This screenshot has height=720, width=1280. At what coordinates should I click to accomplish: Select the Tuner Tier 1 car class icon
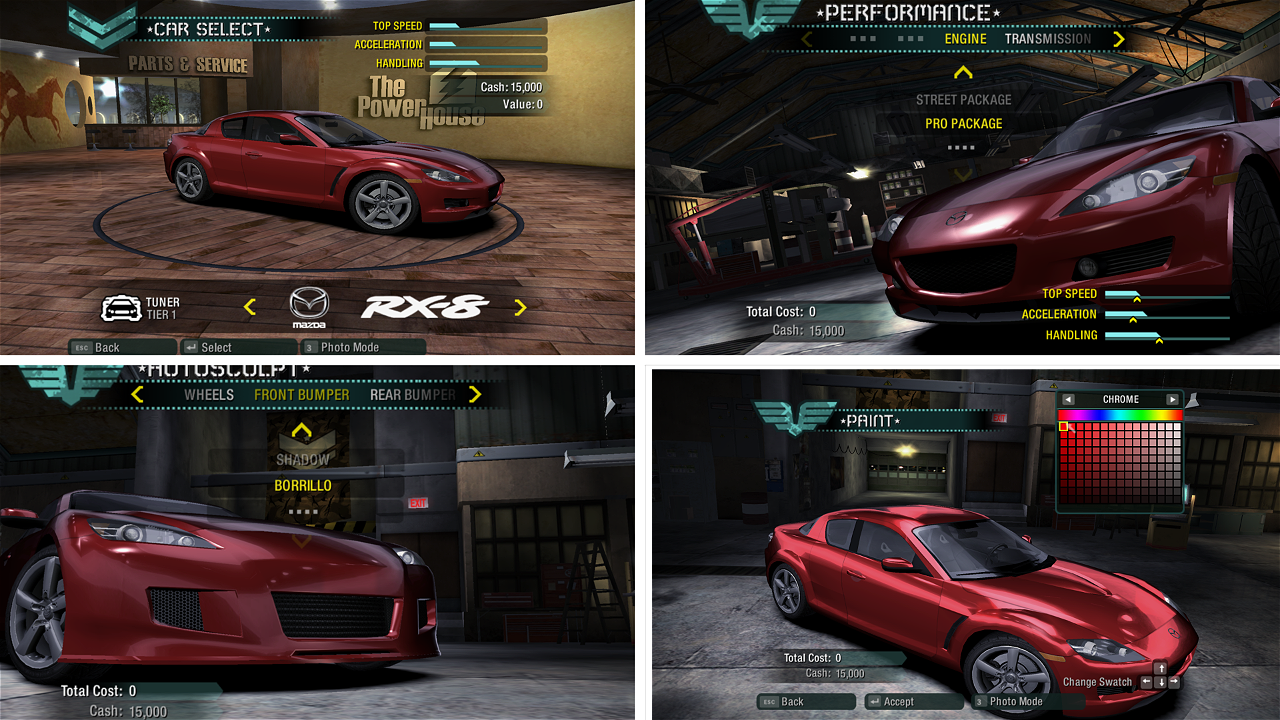pyautogui.click(x=124, y=307)
